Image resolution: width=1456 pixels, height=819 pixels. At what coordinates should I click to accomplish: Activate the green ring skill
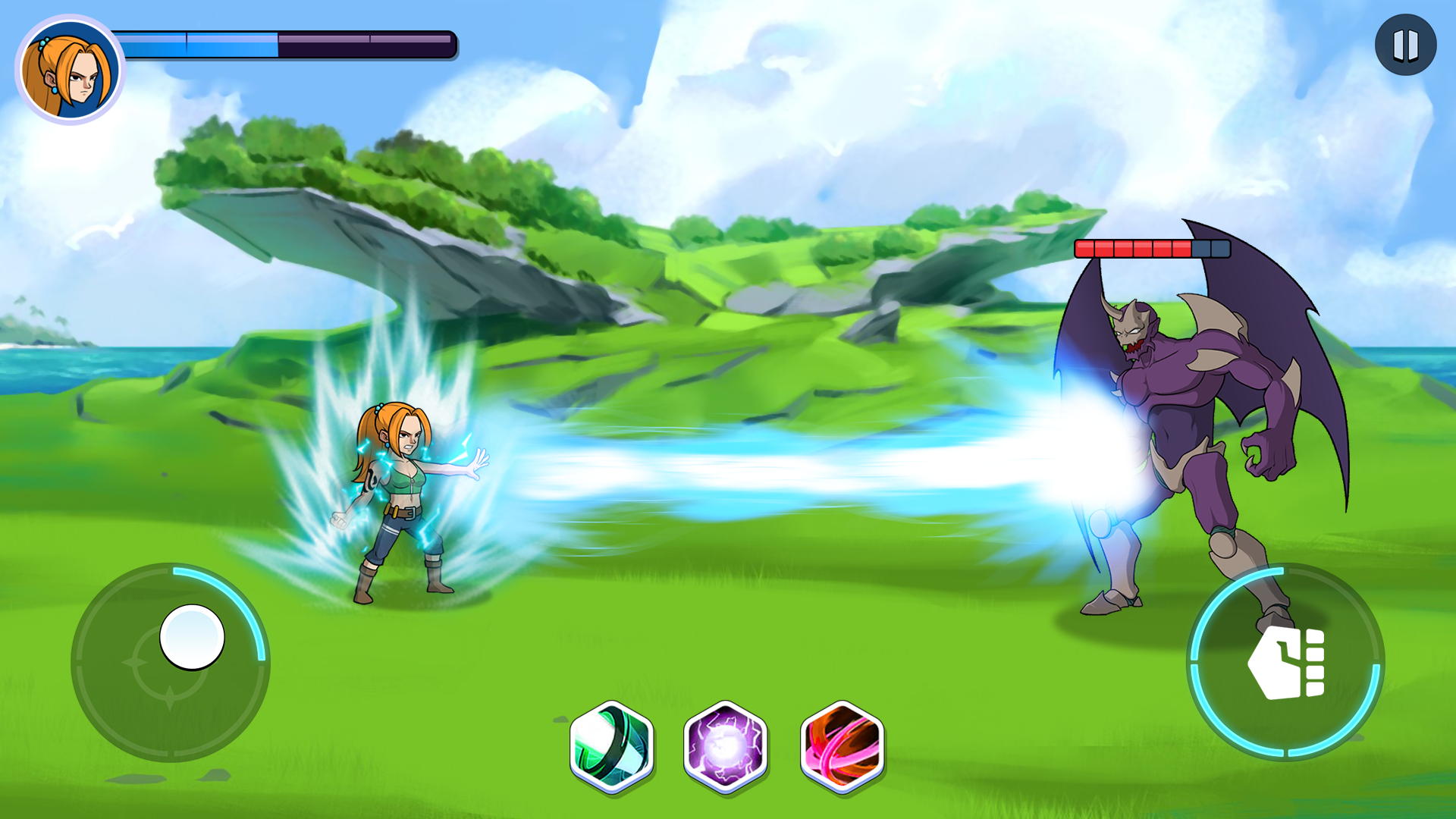coord(612,747)
